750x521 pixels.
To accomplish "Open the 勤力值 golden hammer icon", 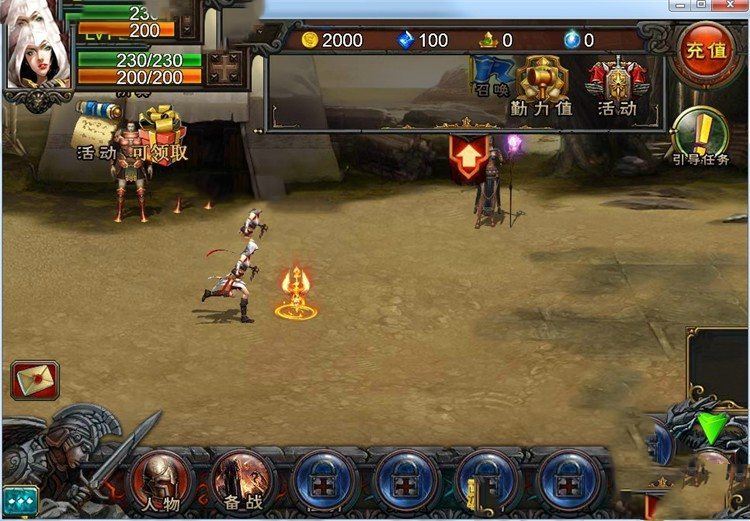I will [x=541, y=82].
